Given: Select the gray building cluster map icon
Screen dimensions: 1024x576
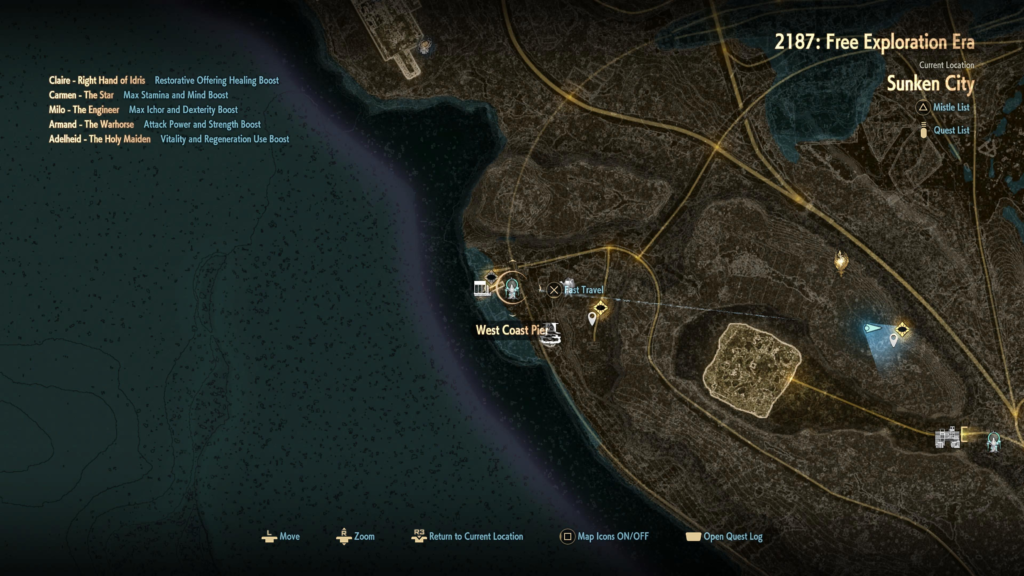Looking at the screenshot, I should pos(948,437).
